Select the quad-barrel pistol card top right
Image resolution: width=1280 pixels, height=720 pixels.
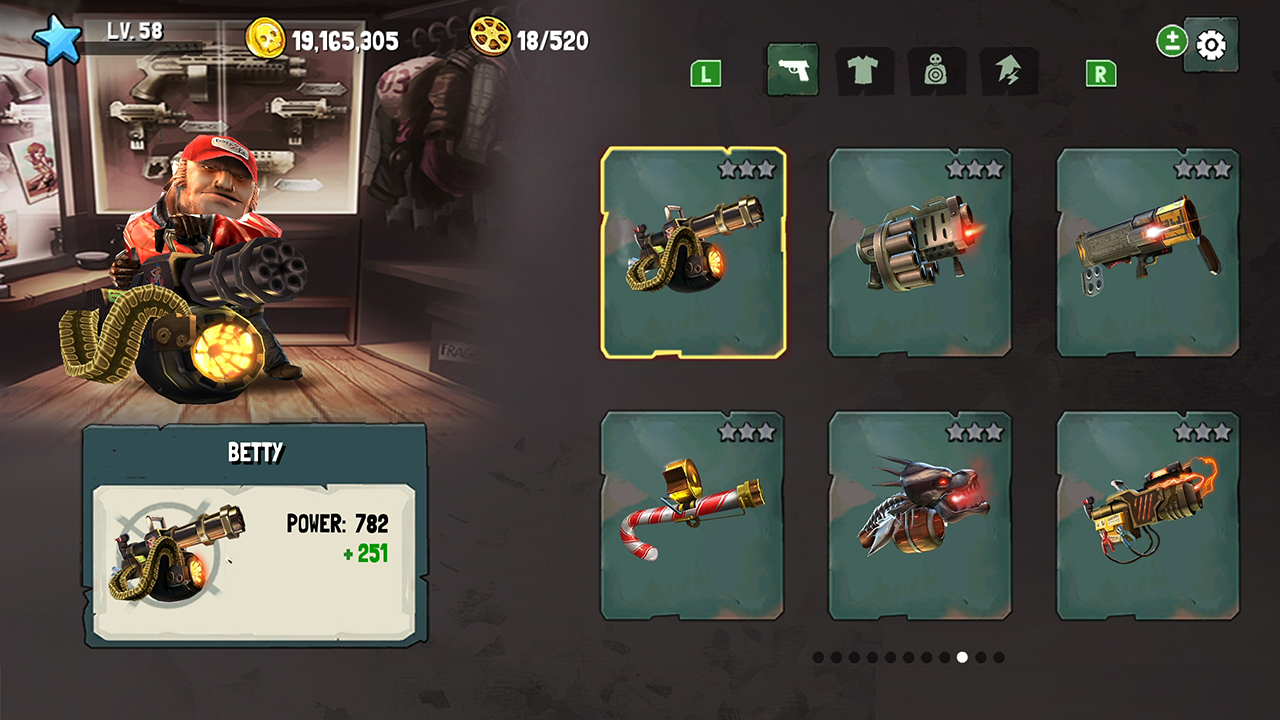click(x=1148, y=253)
